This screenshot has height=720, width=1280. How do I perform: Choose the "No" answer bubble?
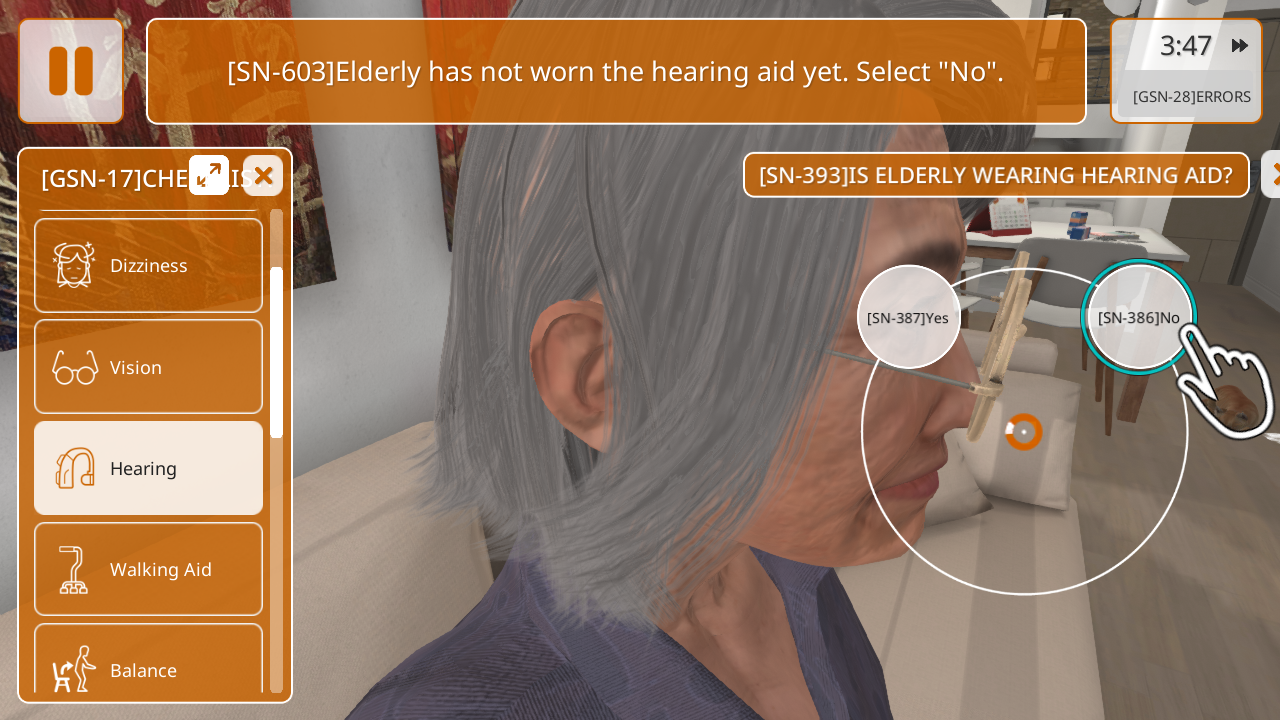pyautogui.click(x=1138, y=318)
